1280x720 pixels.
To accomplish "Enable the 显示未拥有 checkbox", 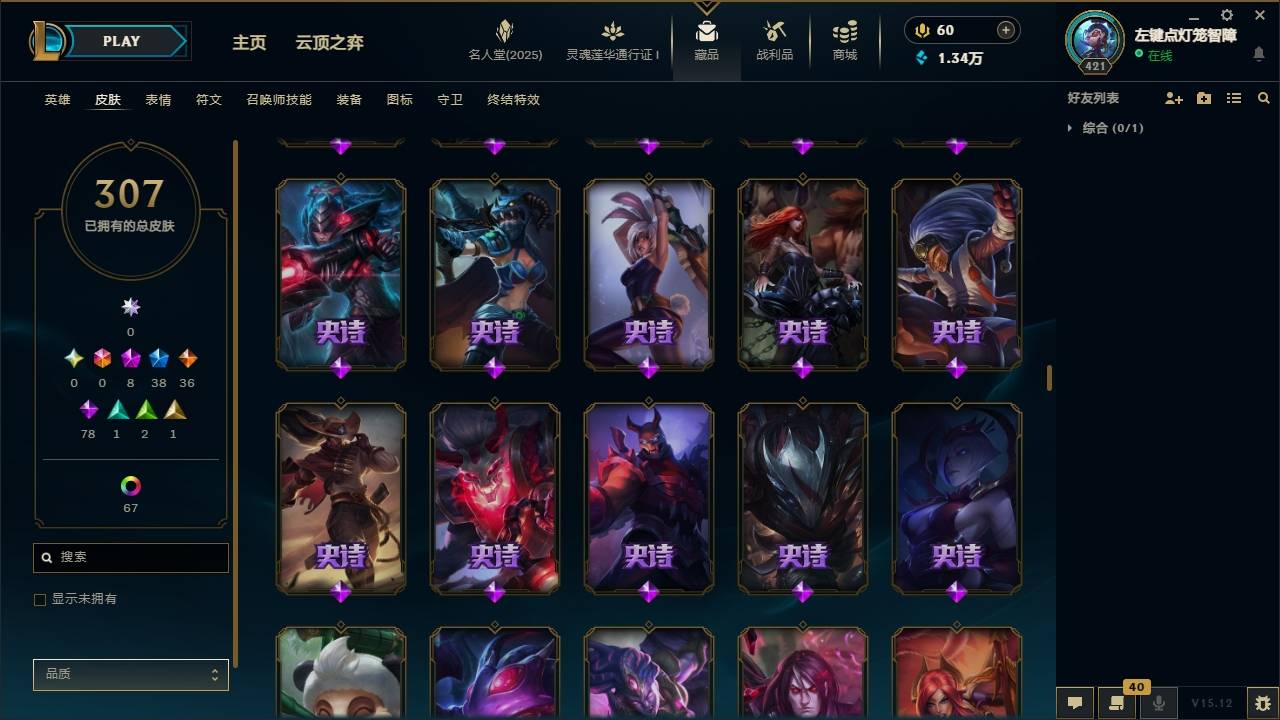I will (x=39, y=599).
